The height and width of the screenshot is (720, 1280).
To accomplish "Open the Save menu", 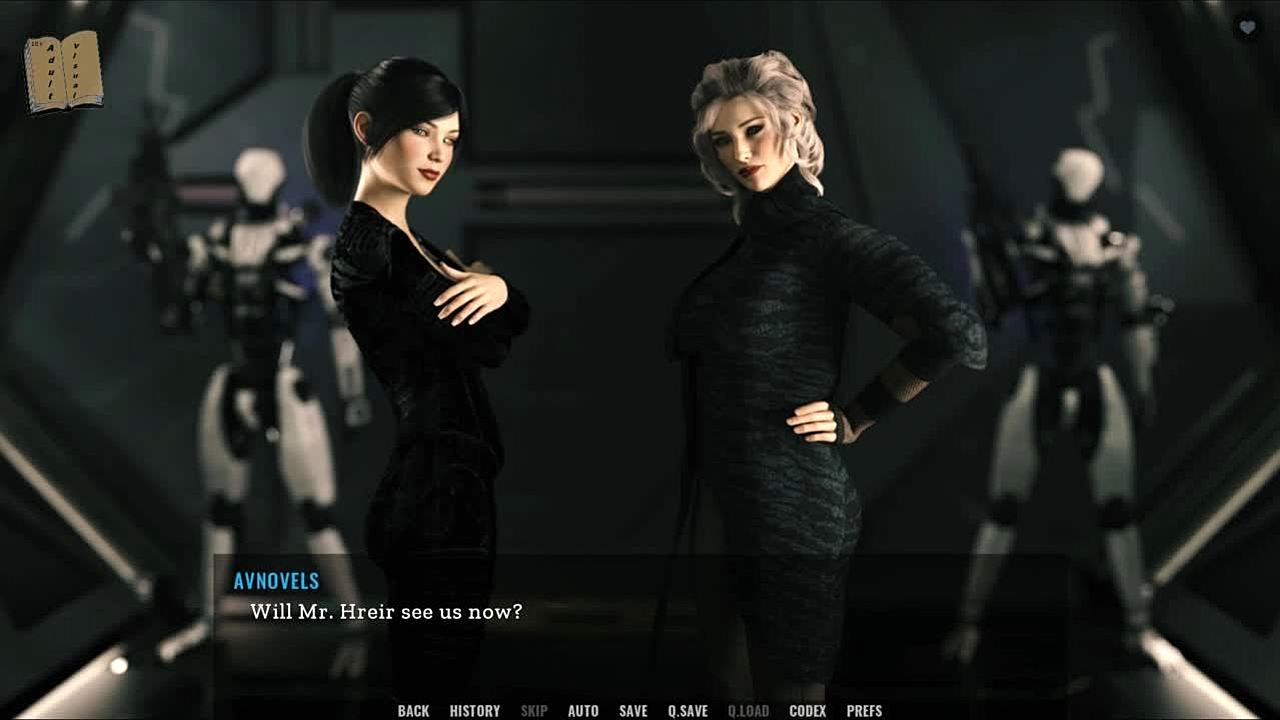I will click(633, 711).
